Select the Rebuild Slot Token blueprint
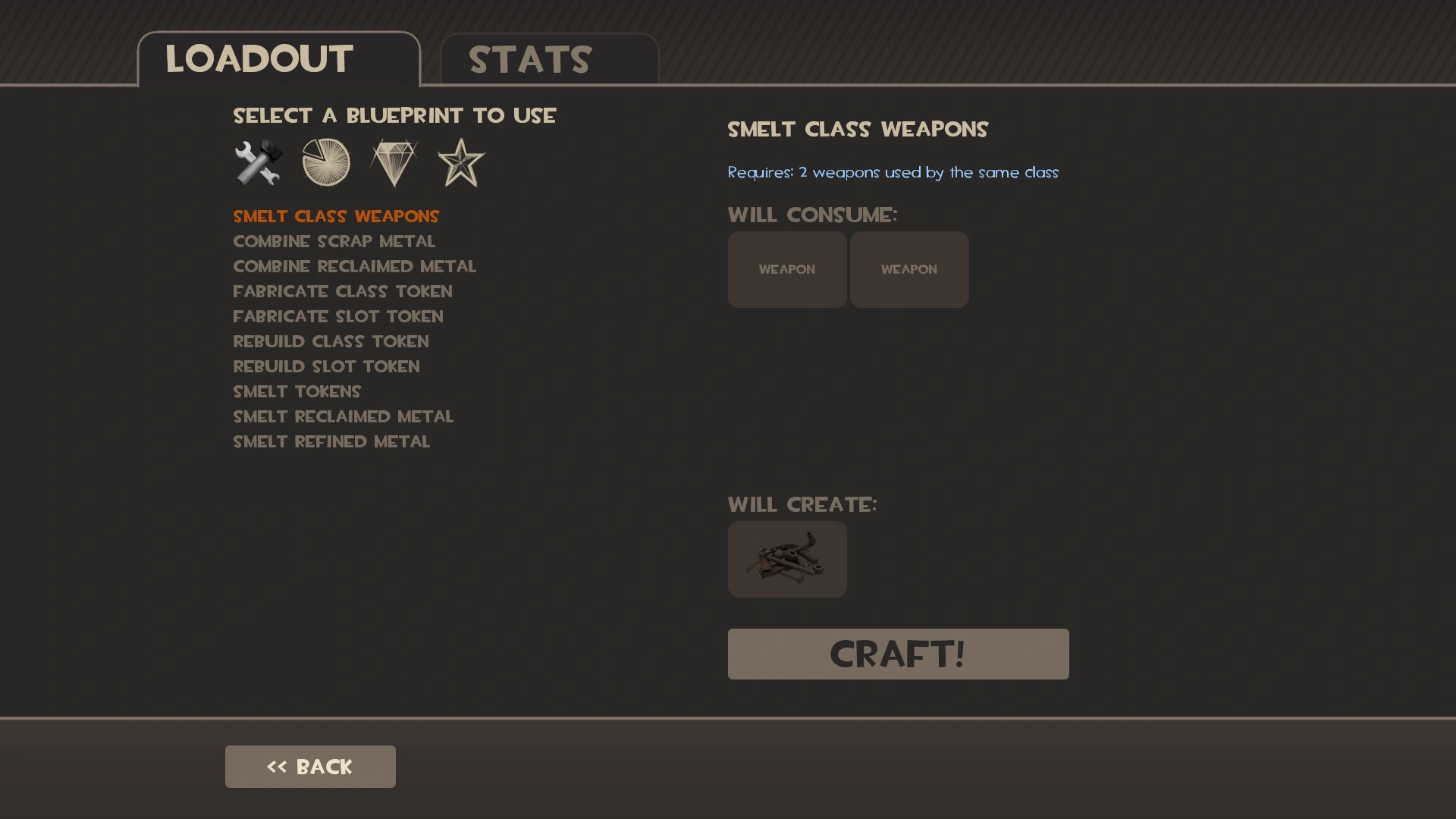This screenshot has height=819, width=1456. (x=326, y=366)
